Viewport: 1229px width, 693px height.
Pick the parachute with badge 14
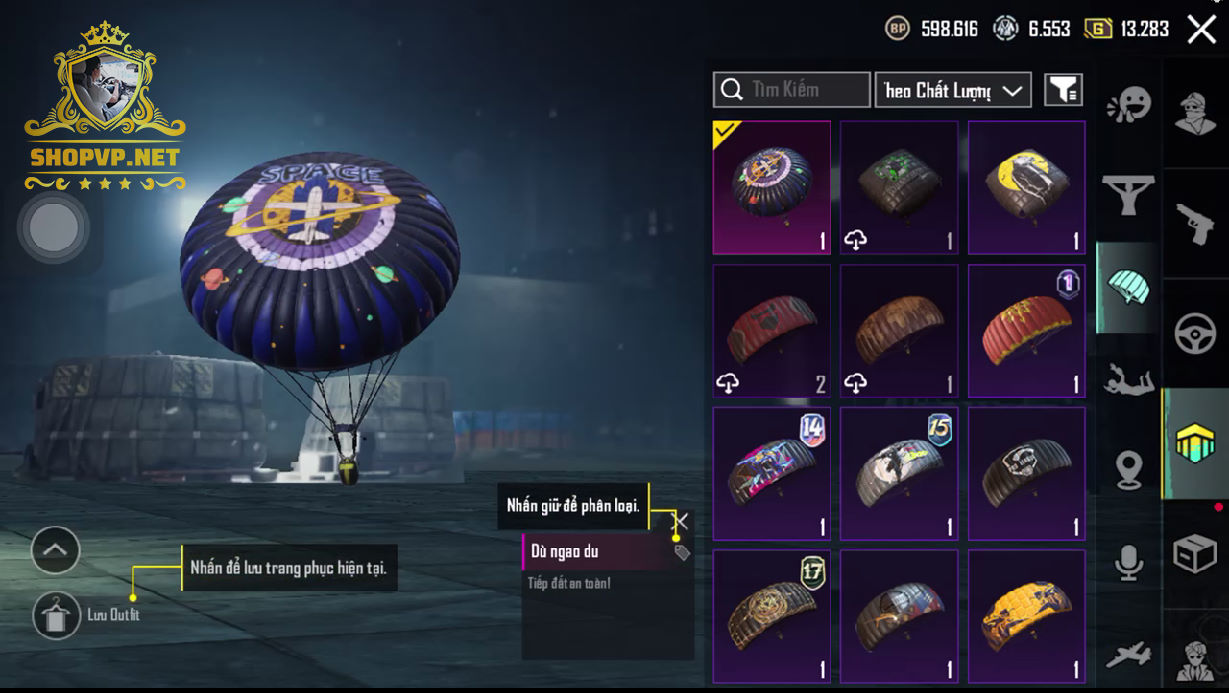click(771, 473)
